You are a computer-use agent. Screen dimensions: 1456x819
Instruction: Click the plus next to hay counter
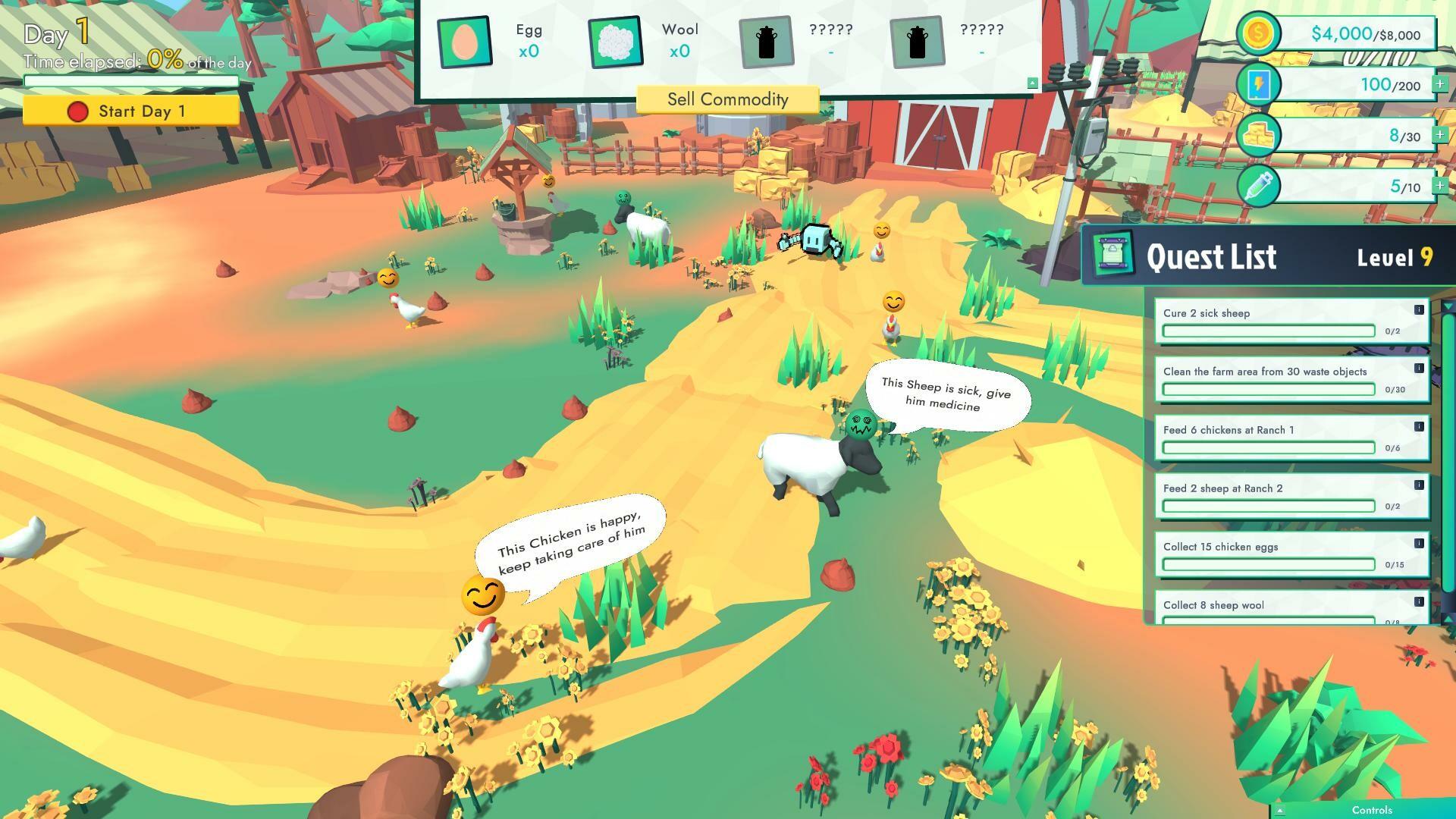pos(1439,134)
